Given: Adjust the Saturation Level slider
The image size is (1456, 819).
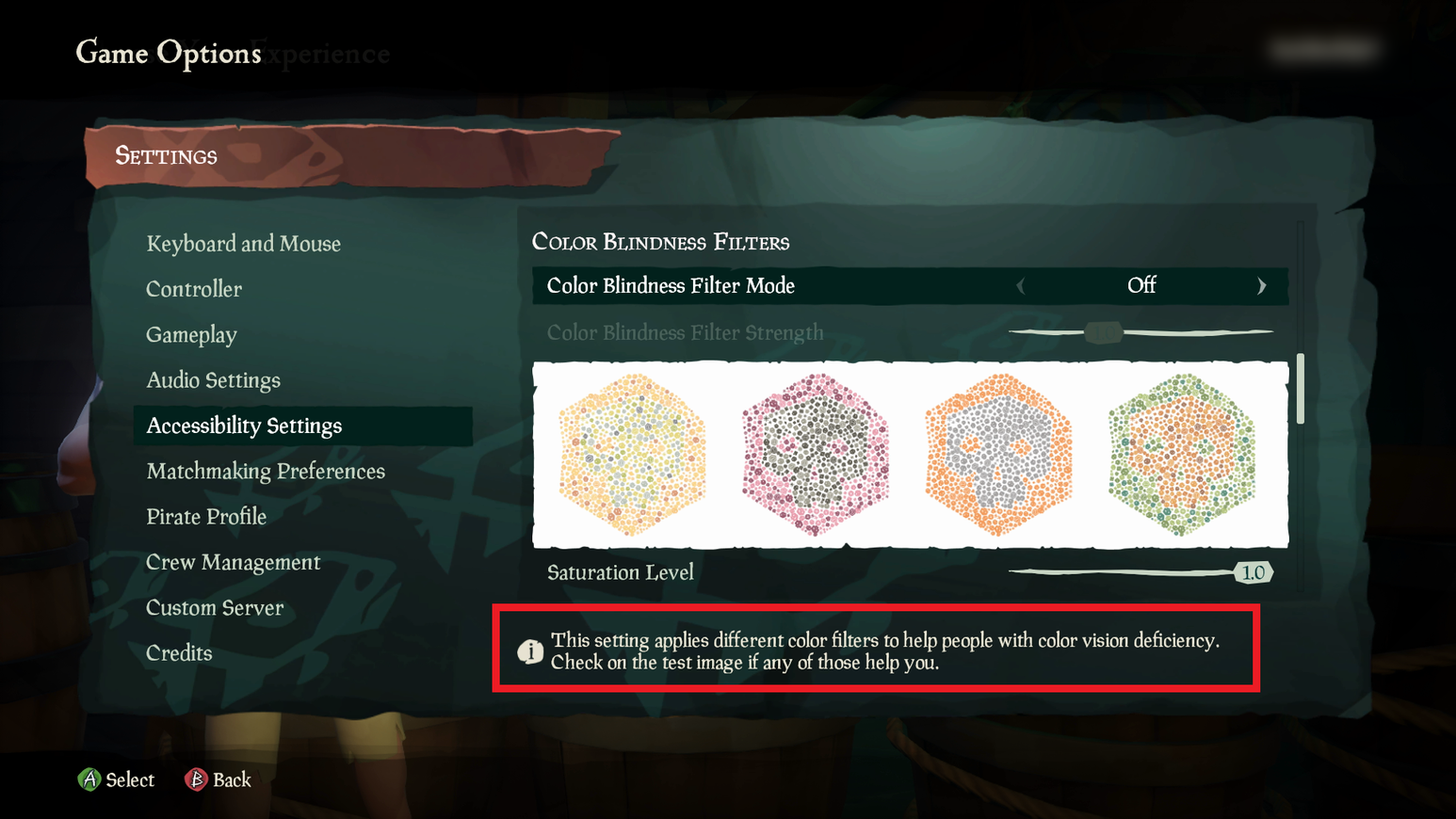Looking at the screenshot, I should [x=1253, y=571].
